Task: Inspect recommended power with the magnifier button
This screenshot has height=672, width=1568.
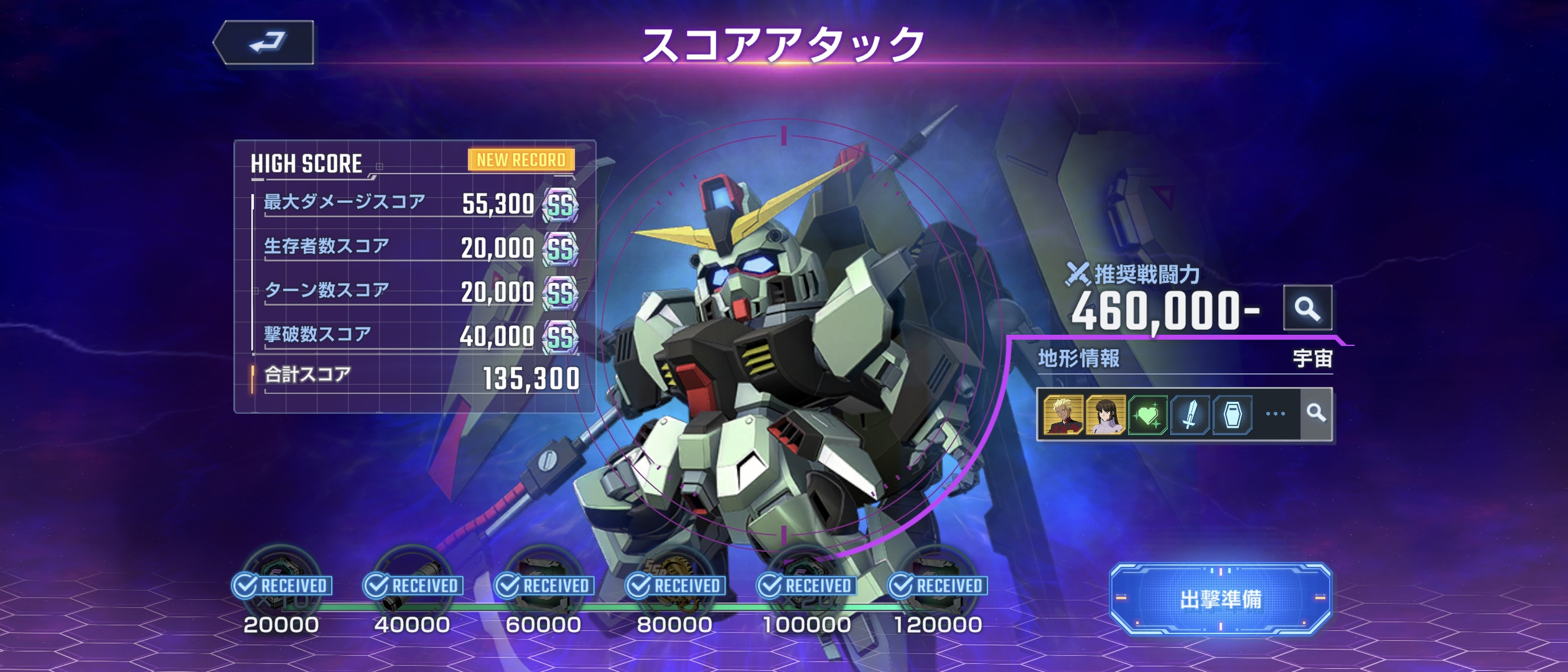Action: click(1307, 308)
